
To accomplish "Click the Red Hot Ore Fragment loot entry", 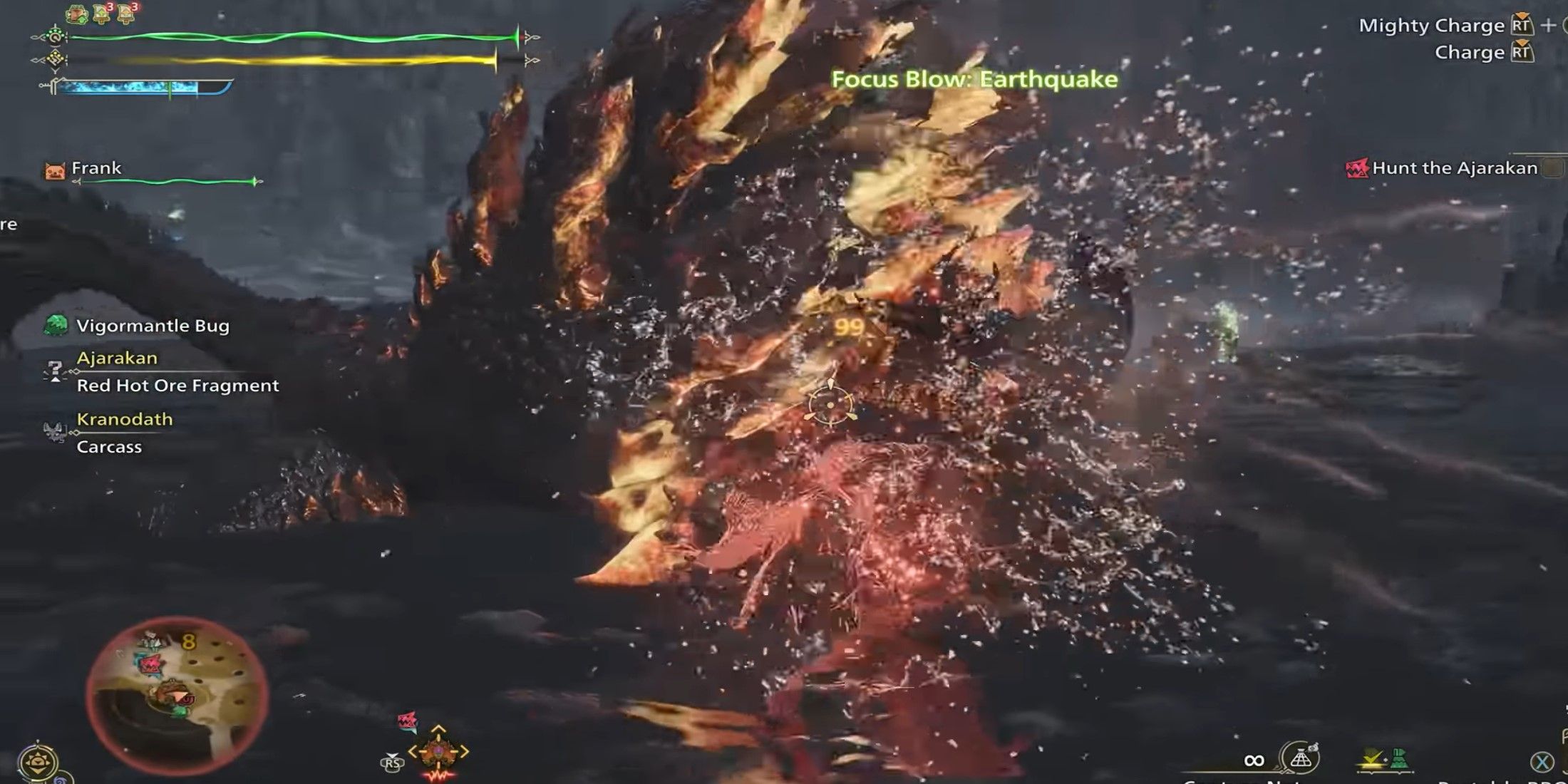I will 176,386.
